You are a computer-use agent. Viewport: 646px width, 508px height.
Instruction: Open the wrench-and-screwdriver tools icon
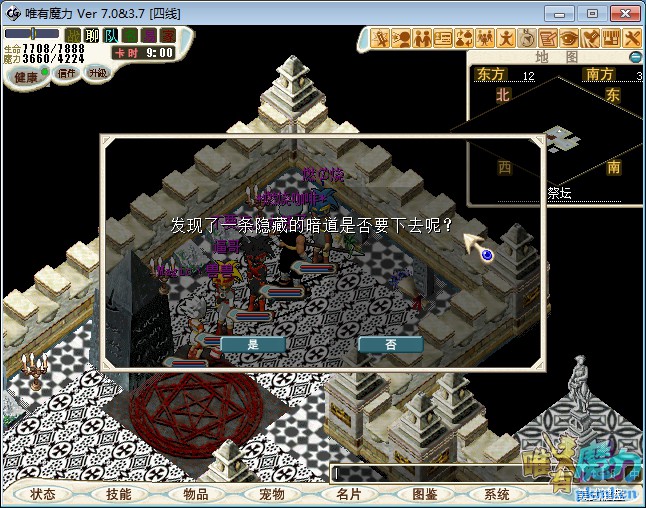(x=632, y=38)
